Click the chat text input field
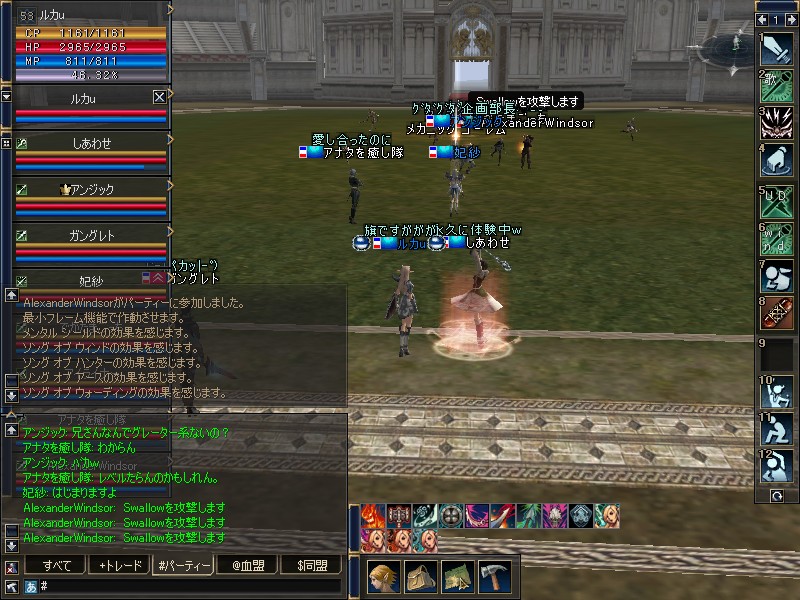Viewport: 800px width, 600px height. pos(190,586)
